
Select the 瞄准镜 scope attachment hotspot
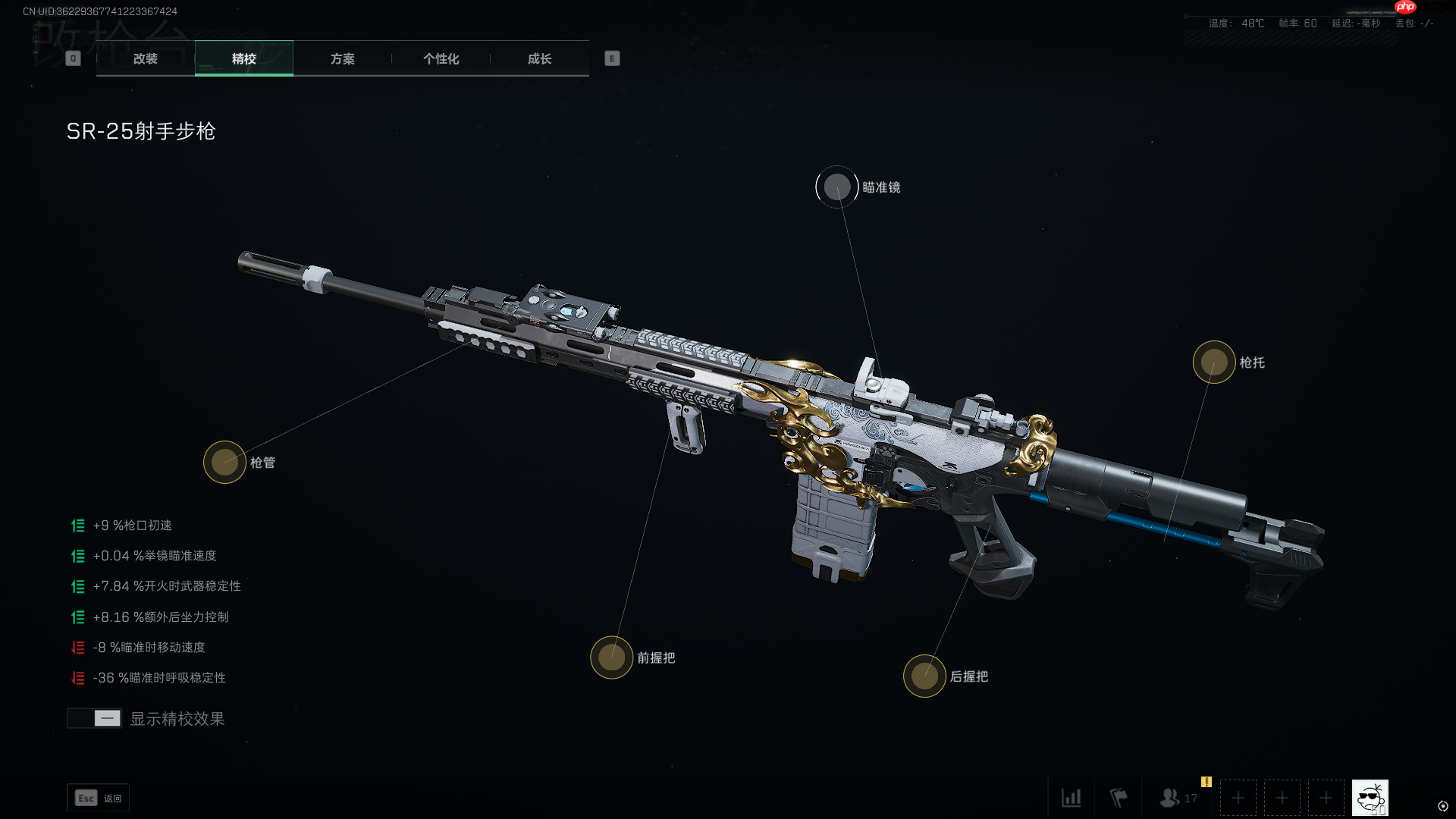[836, 187]
